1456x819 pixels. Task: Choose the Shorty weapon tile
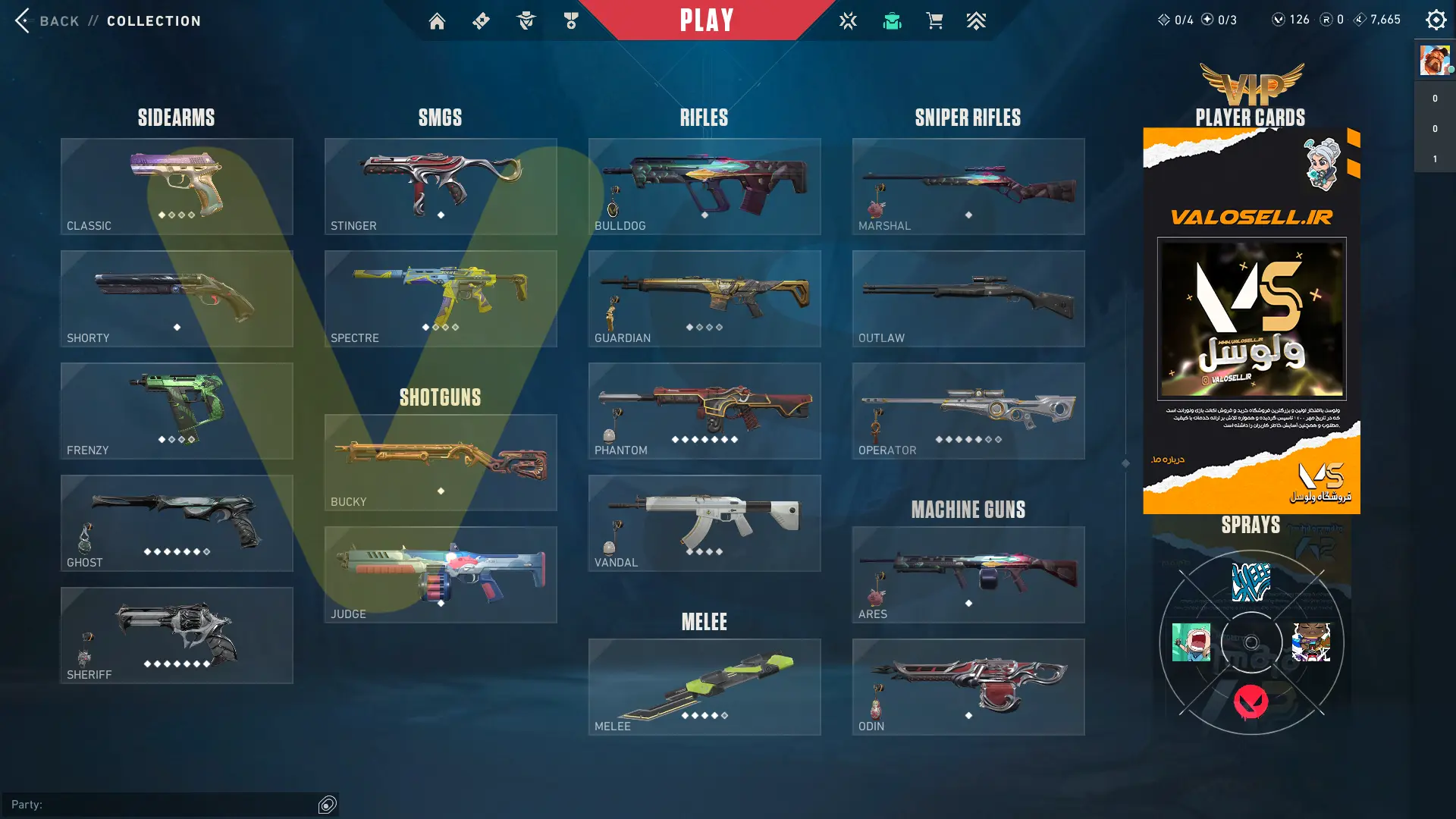coord(177,299)
